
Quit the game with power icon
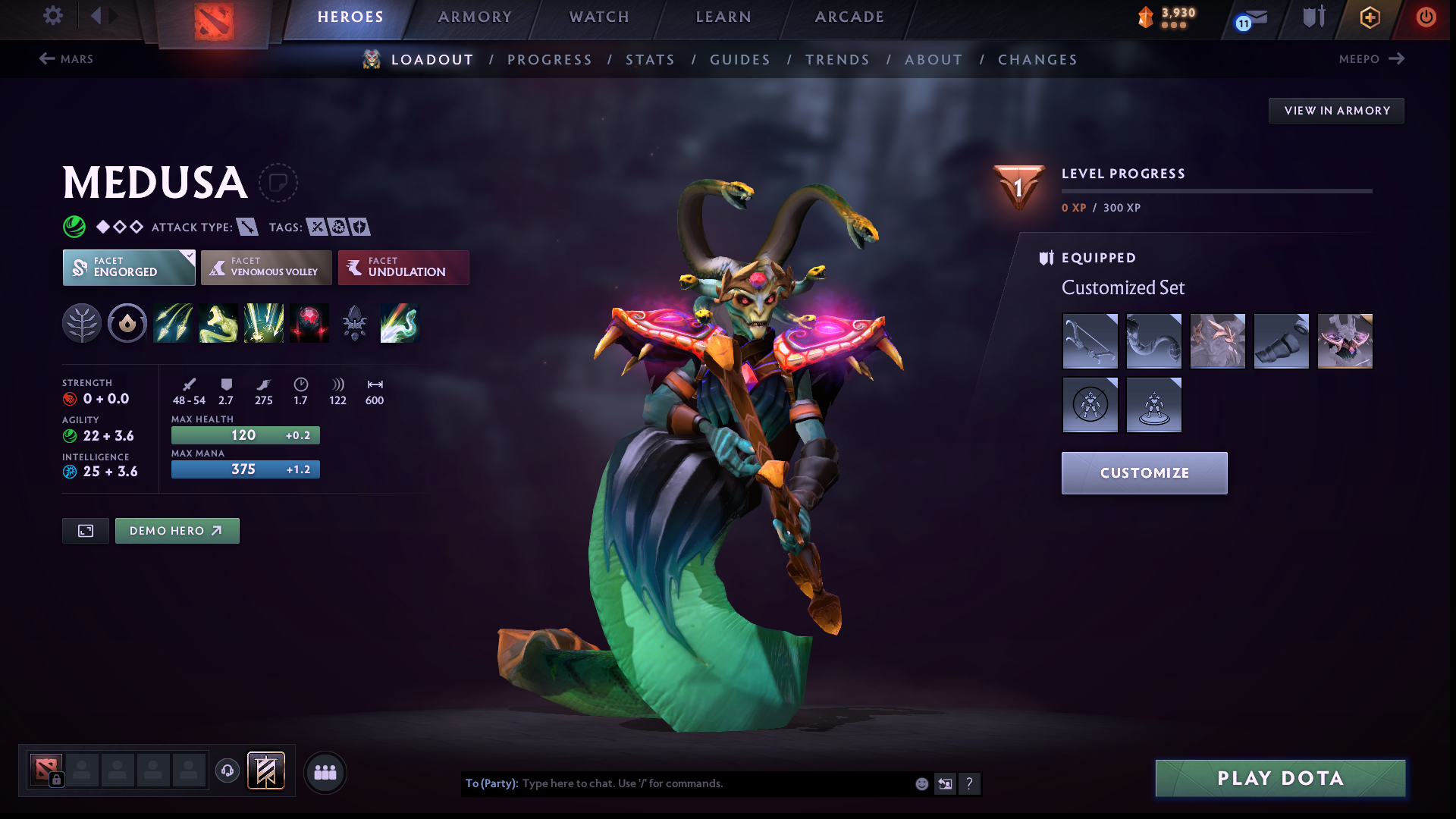1426,17
